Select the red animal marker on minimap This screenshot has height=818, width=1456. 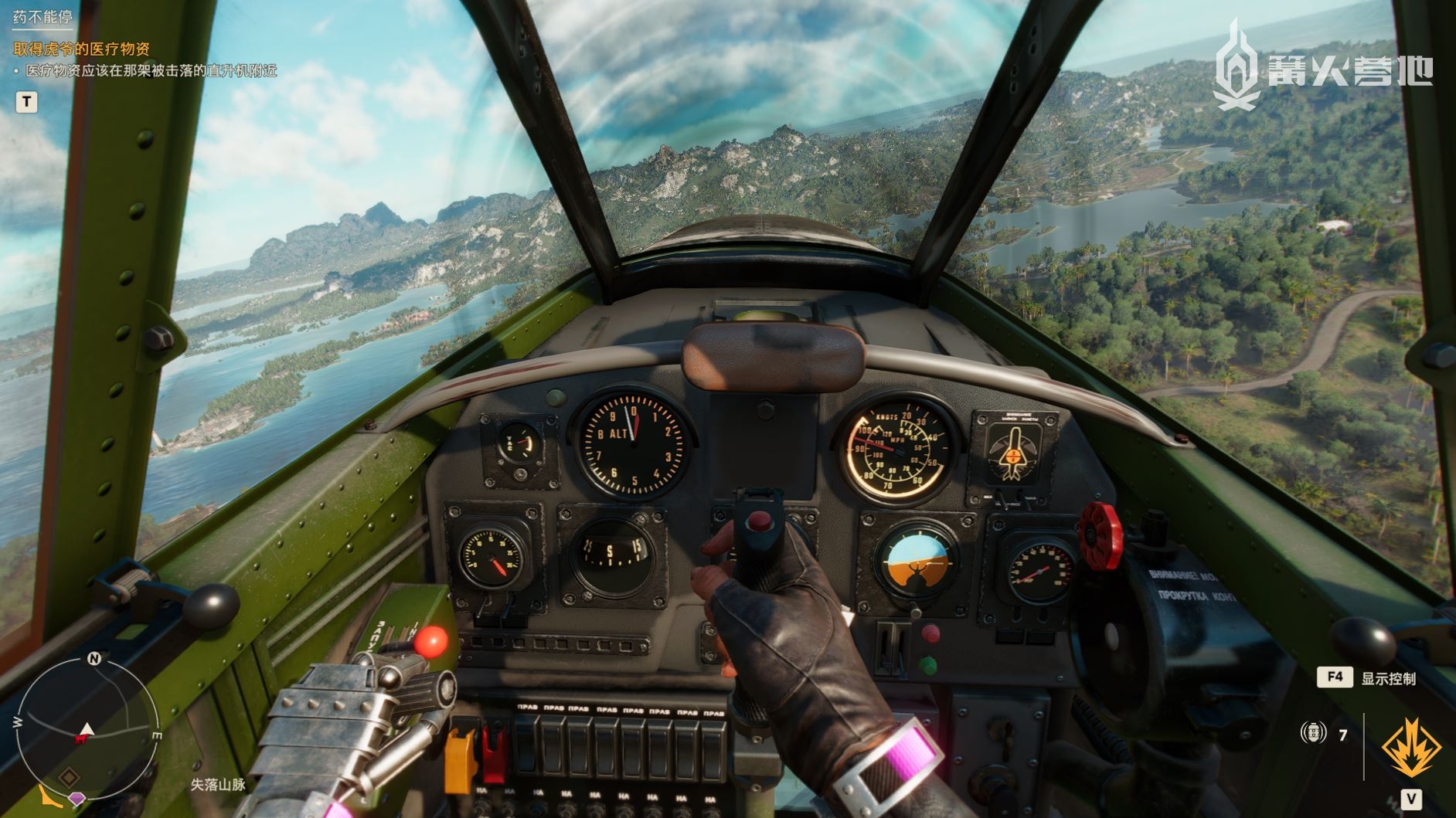click(80, 739)
